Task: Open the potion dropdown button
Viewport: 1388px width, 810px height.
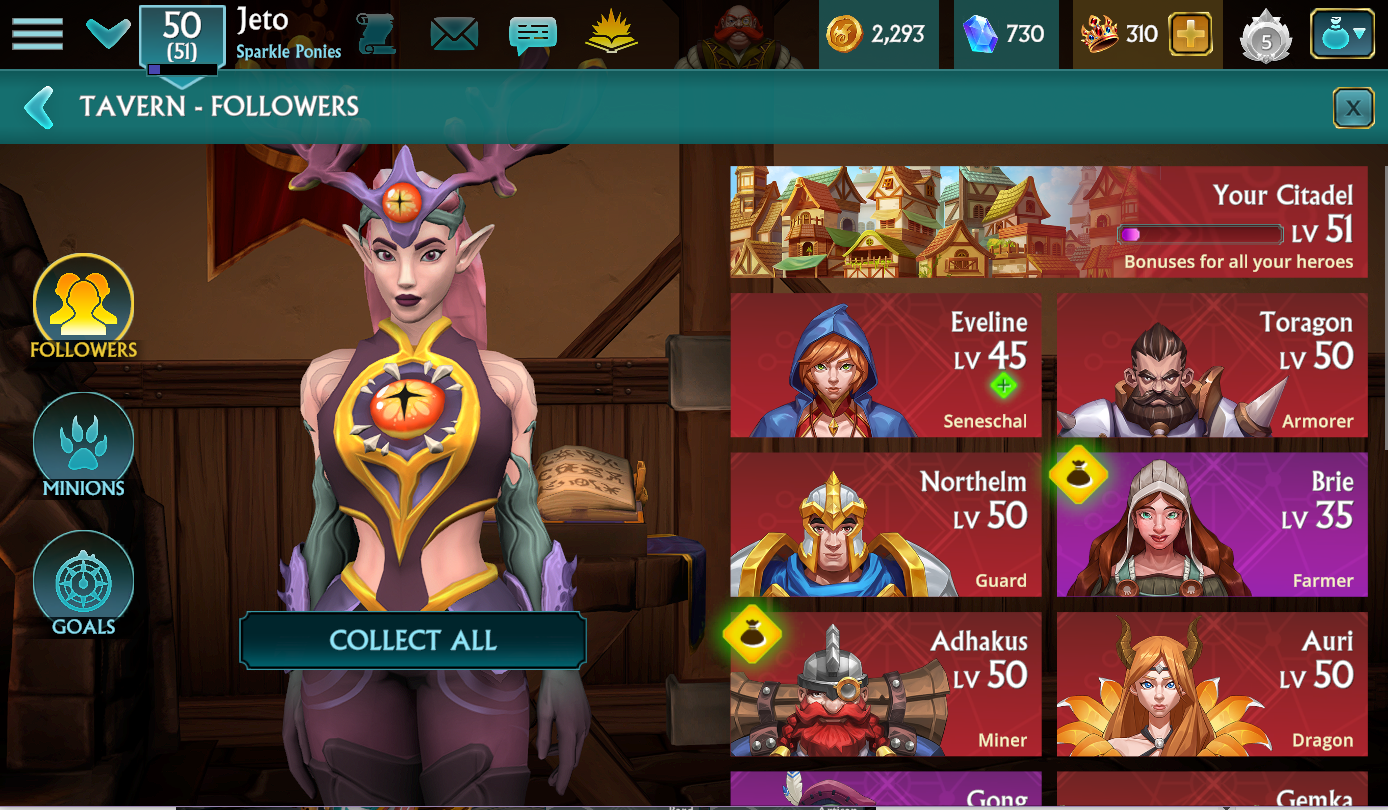Action: pyautogui.click(x=1342, y=35)
